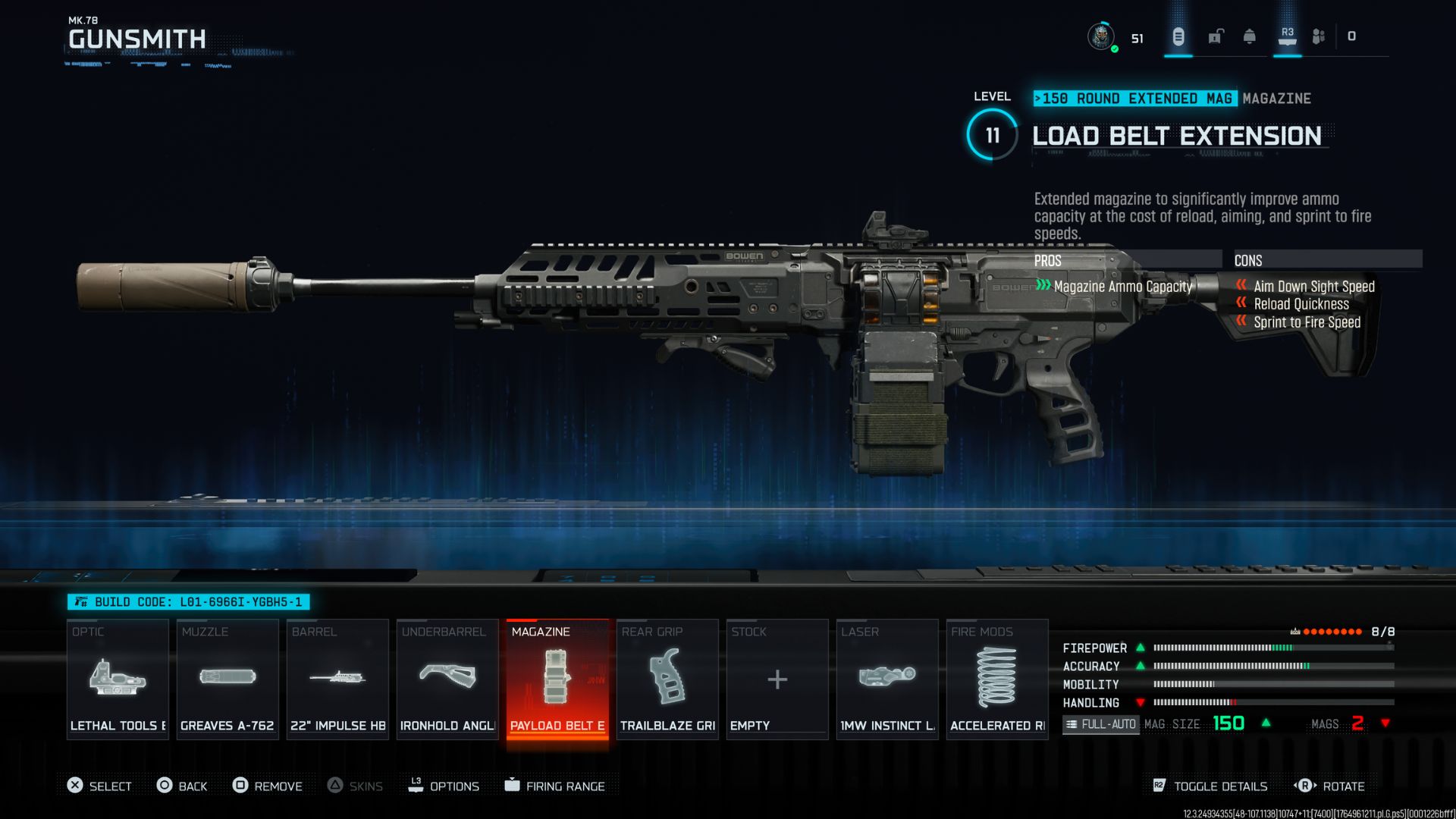Open the Greaves A-762 muzzle slot
This screenshot has width=1456, height=819.
(x=227, y=679)
